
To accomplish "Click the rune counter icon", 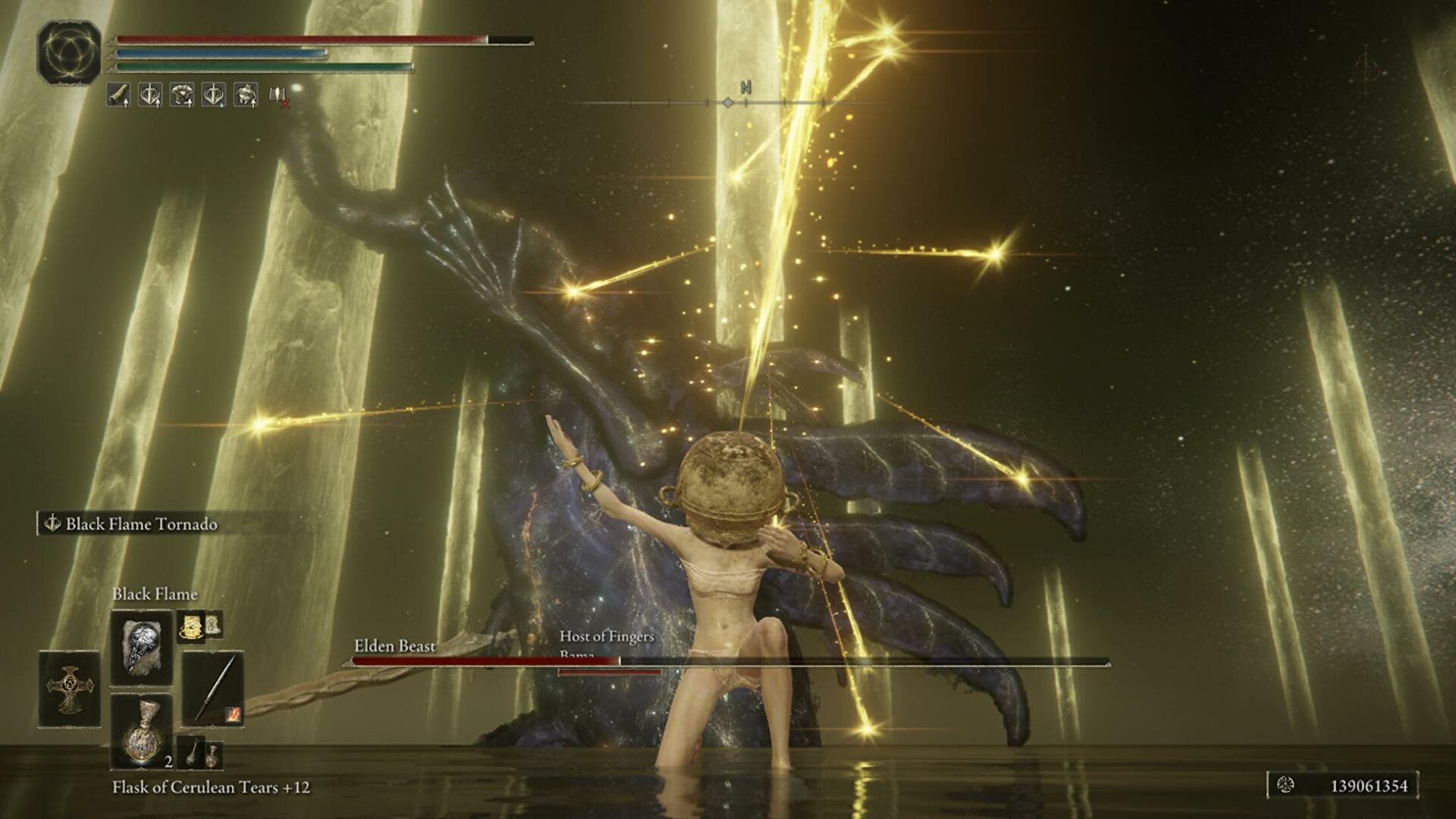I will click(1286, 786).
